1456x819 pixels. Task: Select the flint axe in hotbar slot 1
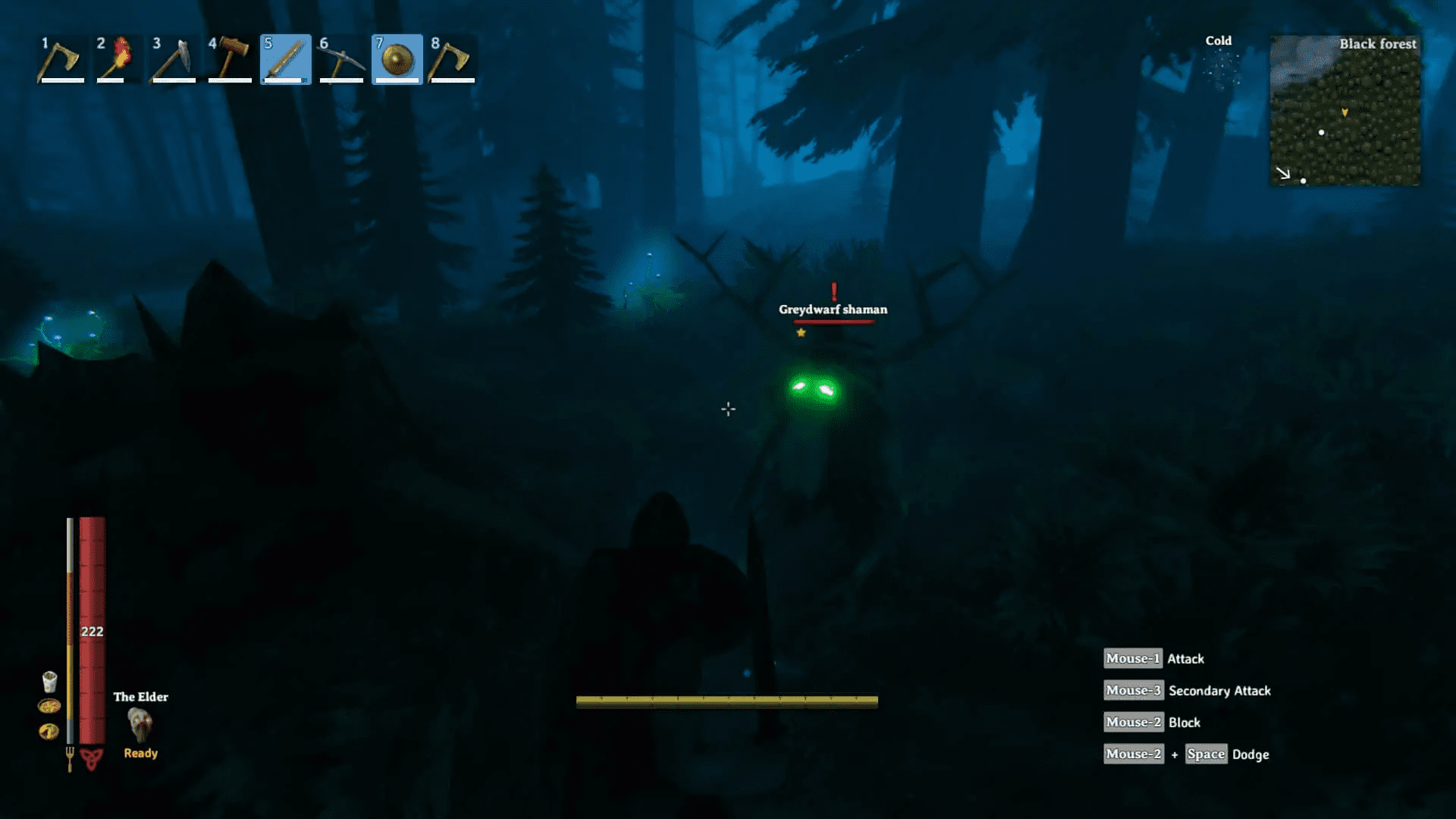click(61, 59)
